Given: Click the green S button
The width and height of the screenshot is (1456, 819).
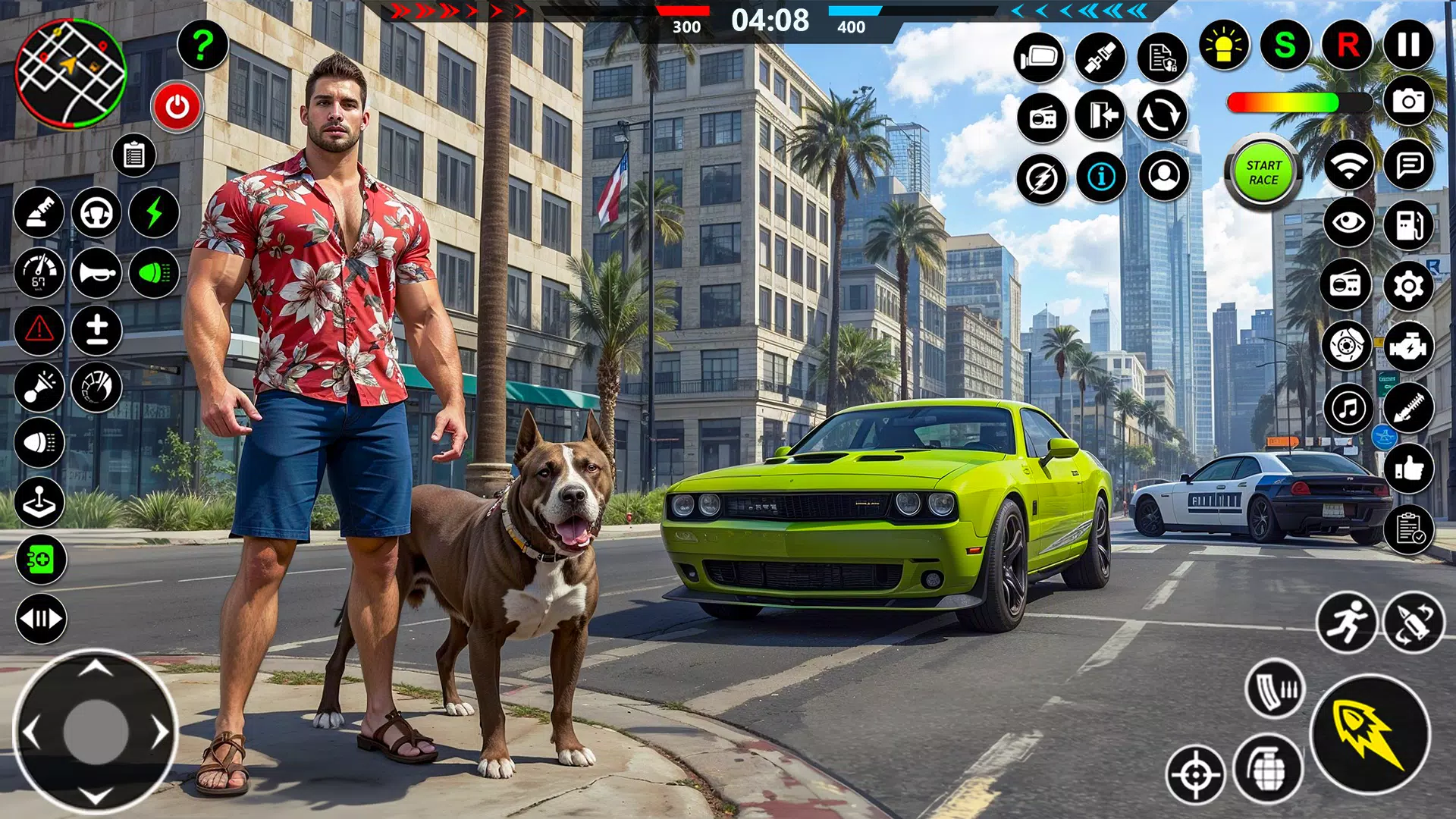Looking at the screenshot, I should click(1285, 45).
